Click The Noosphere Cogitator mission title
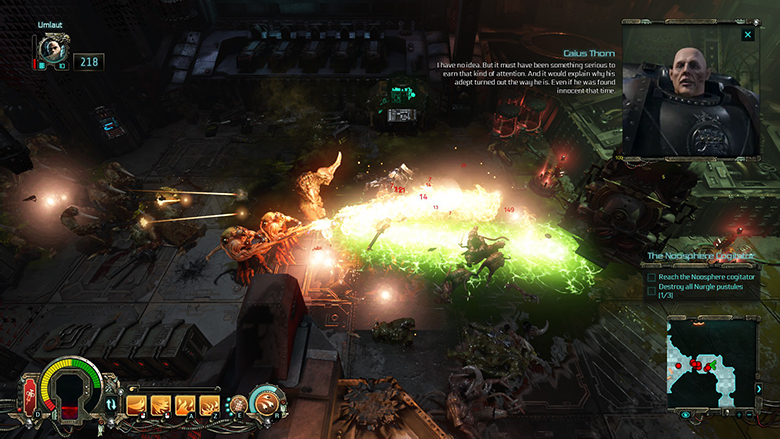This screenshot has width=780, height=439. click(698, 256)
